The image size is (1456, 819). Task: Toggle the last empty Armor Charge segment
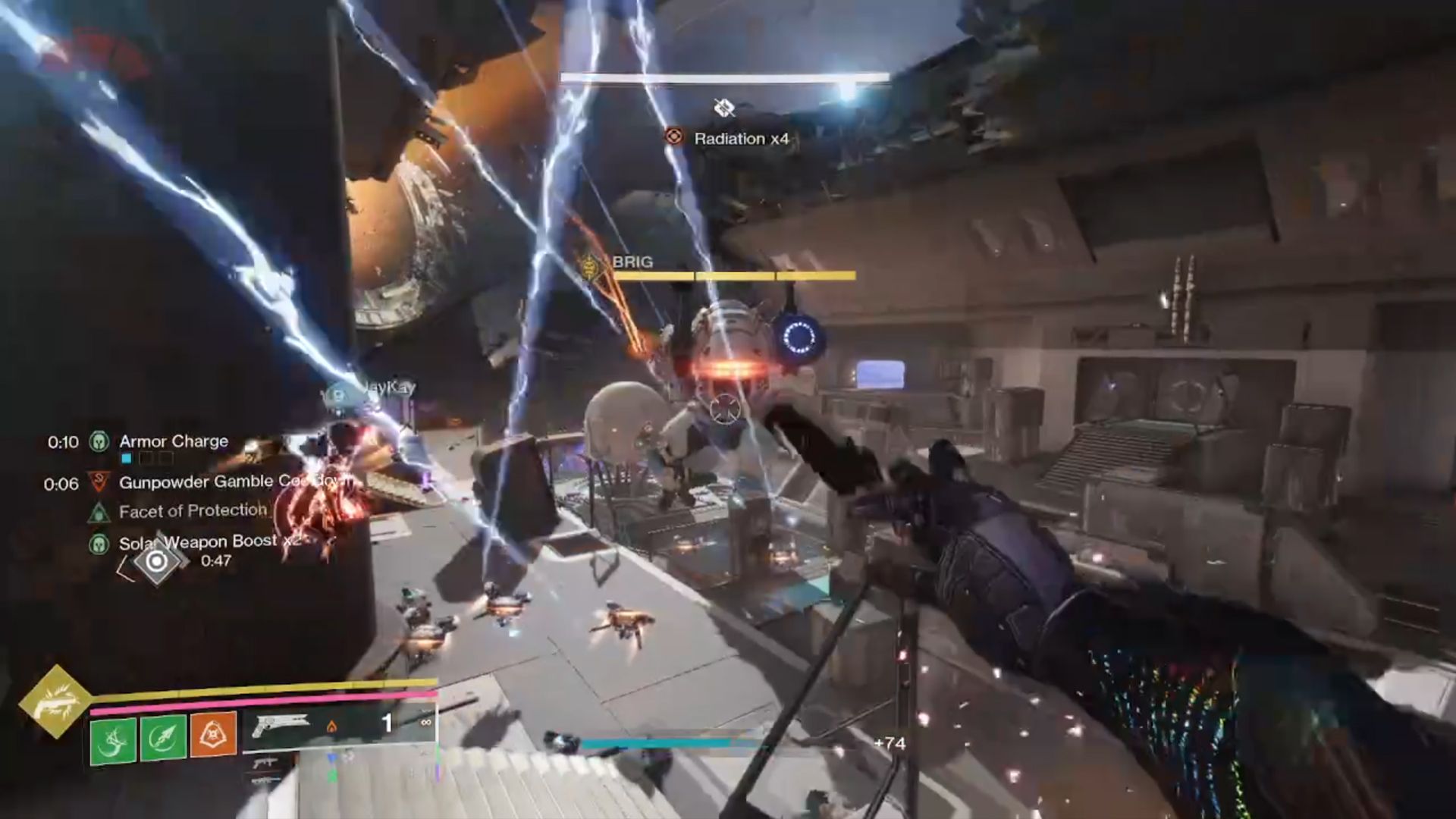(x=165, y=457)
